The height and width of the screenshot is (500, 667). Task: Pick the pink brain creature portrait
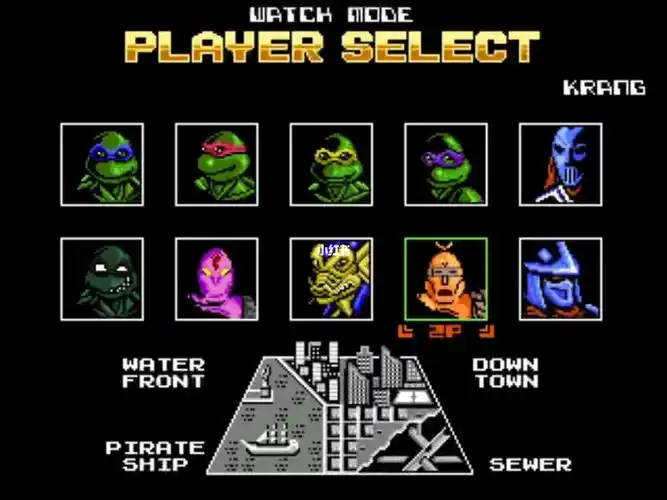217,279
